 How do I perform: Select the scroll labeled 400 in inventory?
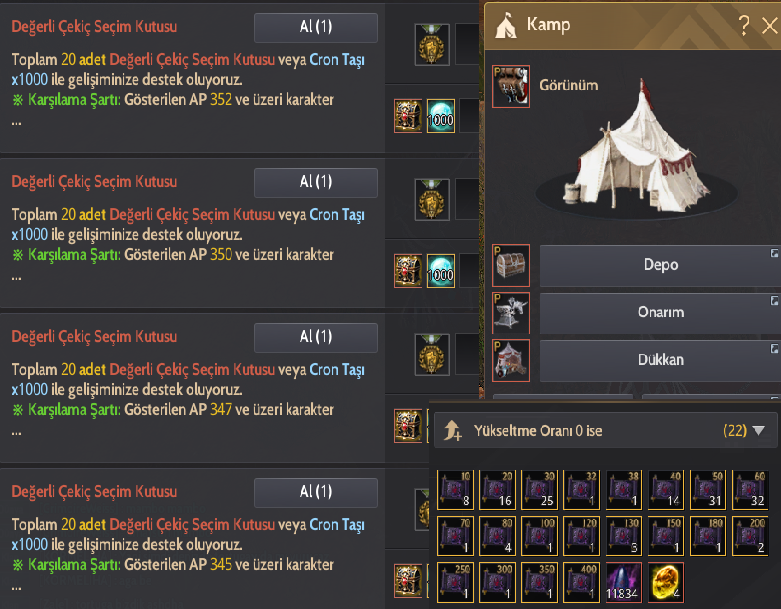point(582,581)
